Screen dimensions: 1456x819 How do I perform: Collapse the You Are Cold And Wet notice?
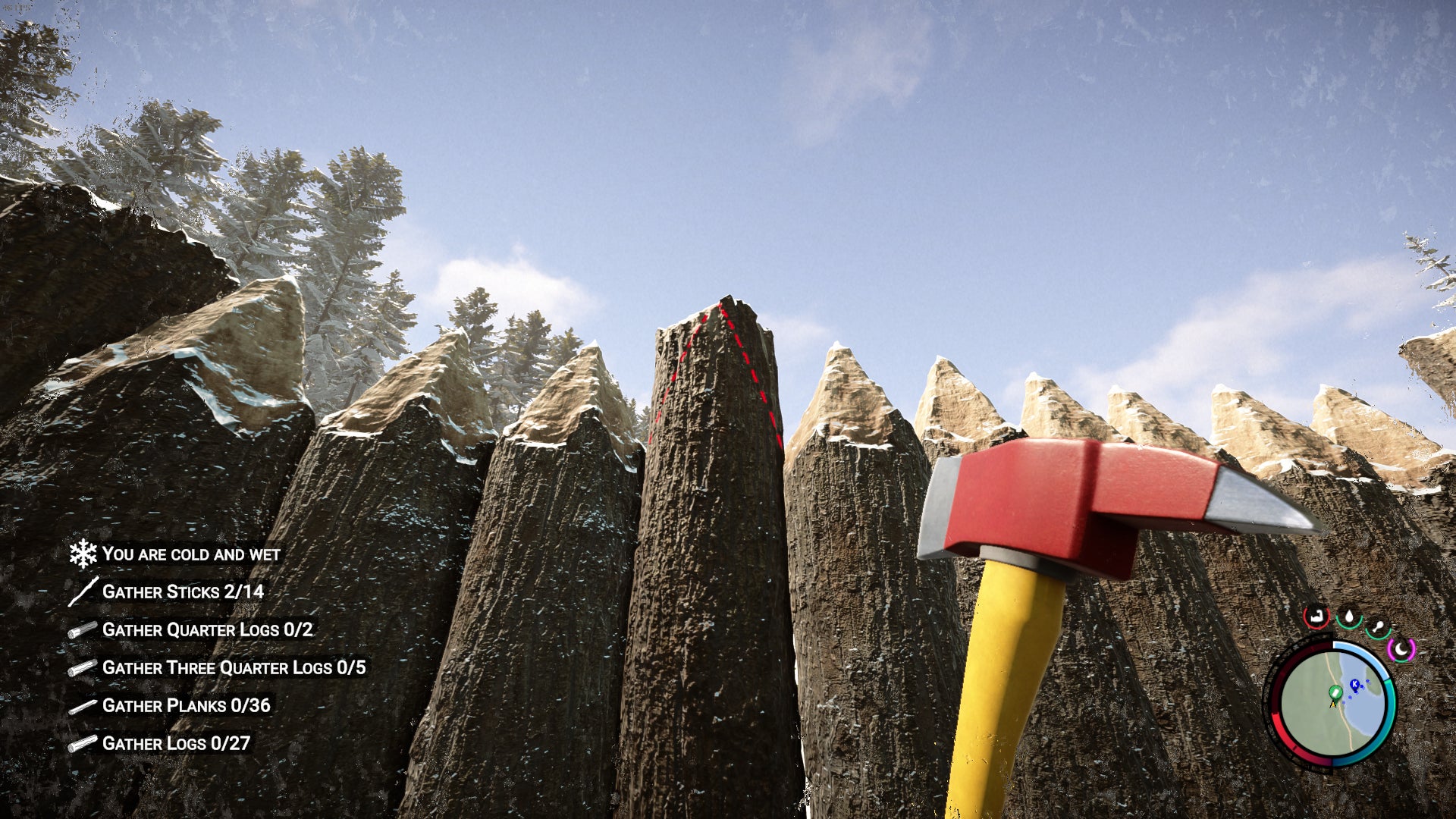click(191, 554)
